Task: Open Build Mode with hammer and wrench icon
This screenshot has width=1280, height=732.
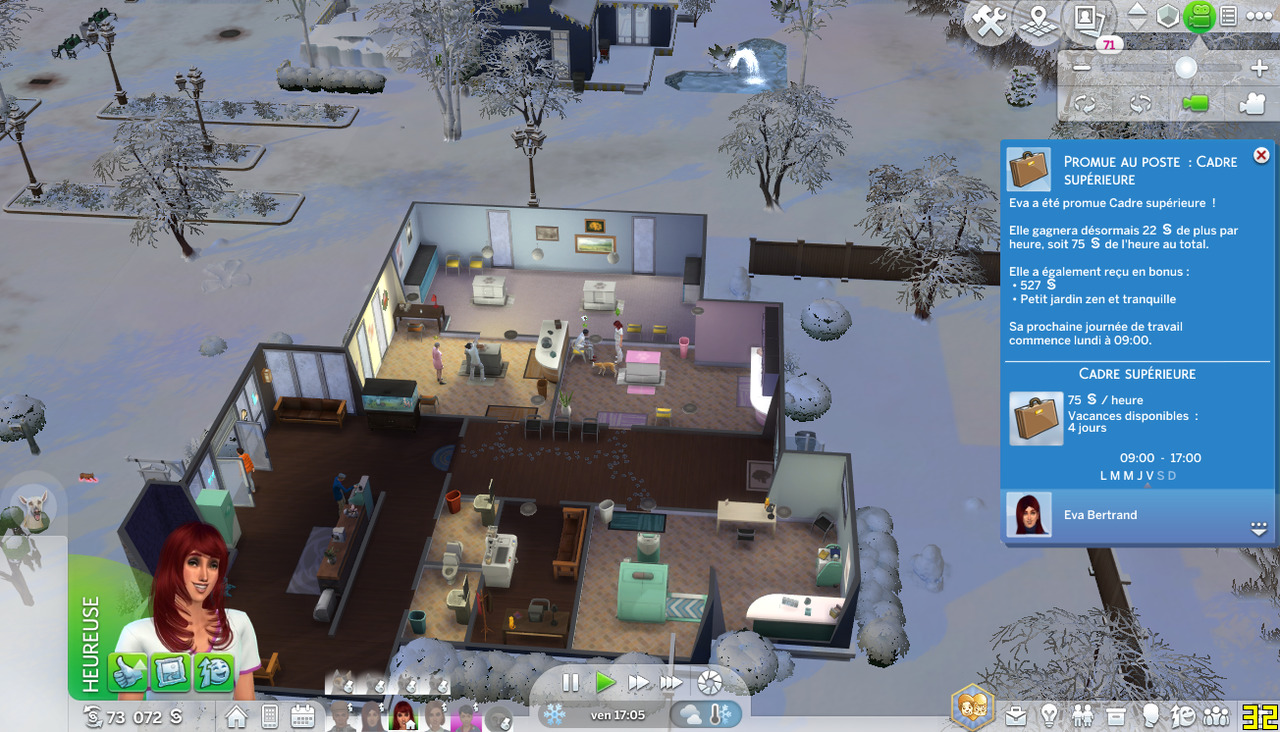Action: [x=989, y=23]
